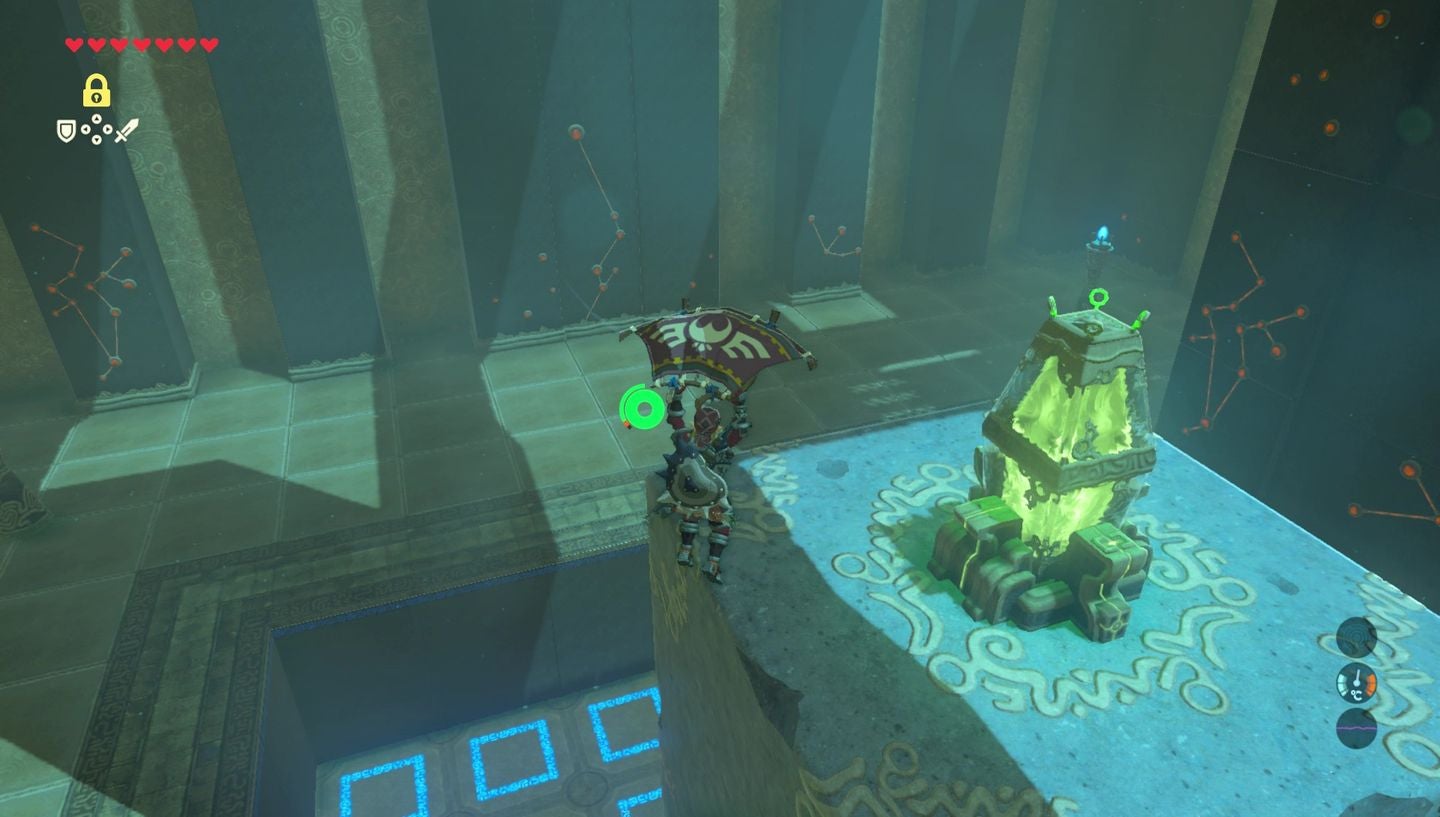Select the right arrow on the d-pad

tap(108, 129)
